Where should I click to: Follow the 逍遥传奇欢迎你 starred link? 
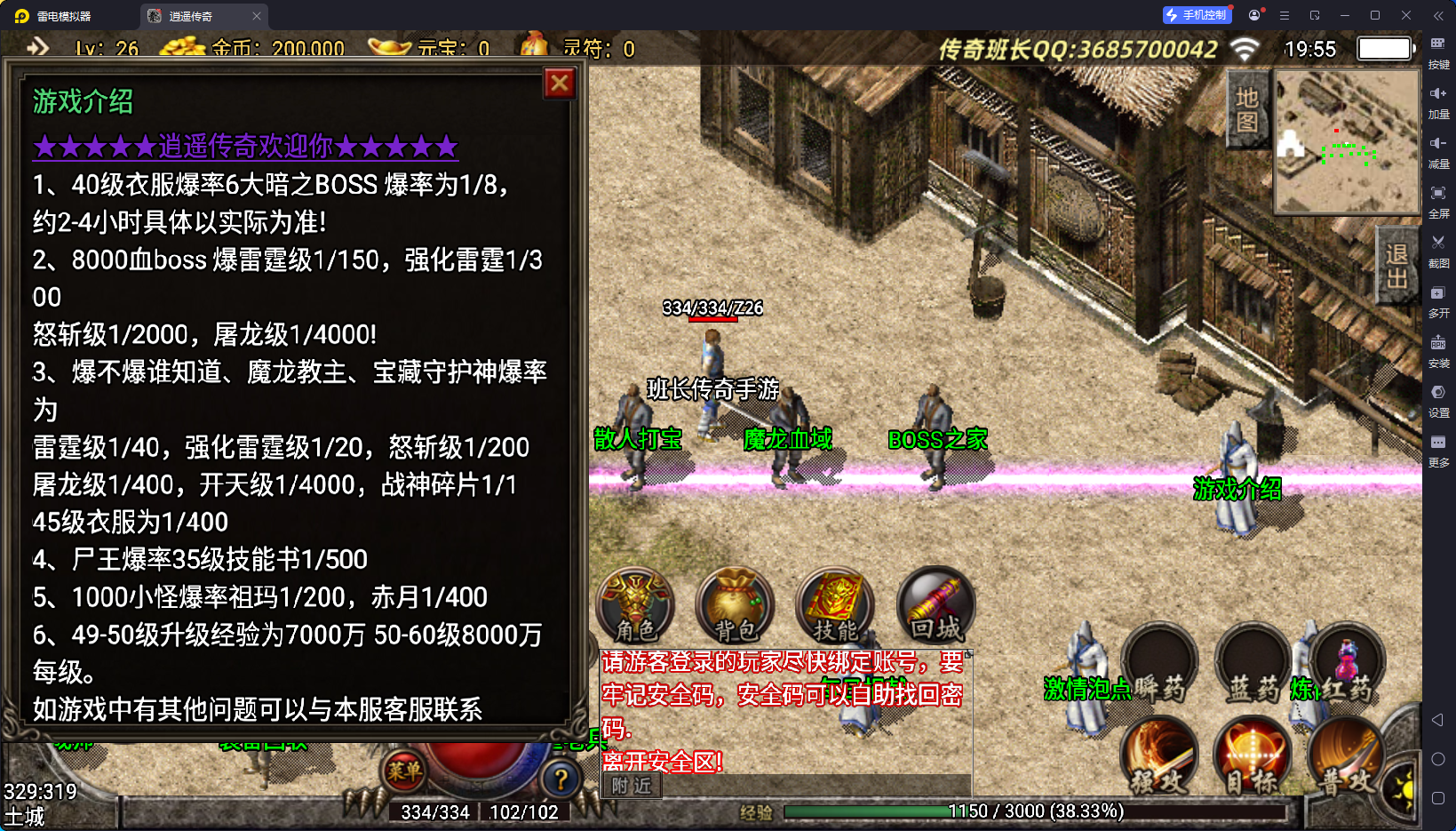(245, 146)
